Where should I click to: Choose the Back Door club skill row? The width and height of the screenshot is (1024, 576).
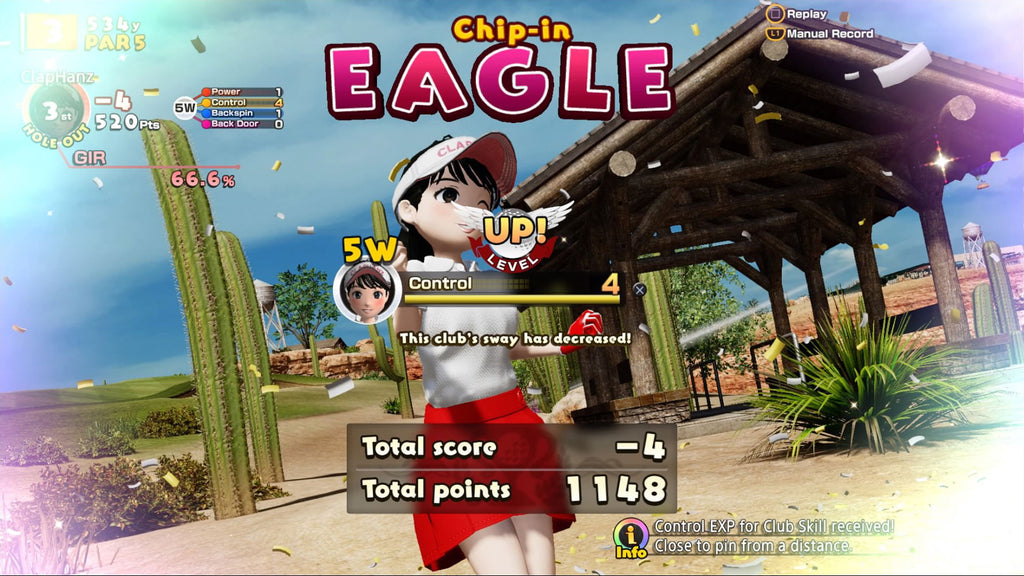click(x=242, y=124)
